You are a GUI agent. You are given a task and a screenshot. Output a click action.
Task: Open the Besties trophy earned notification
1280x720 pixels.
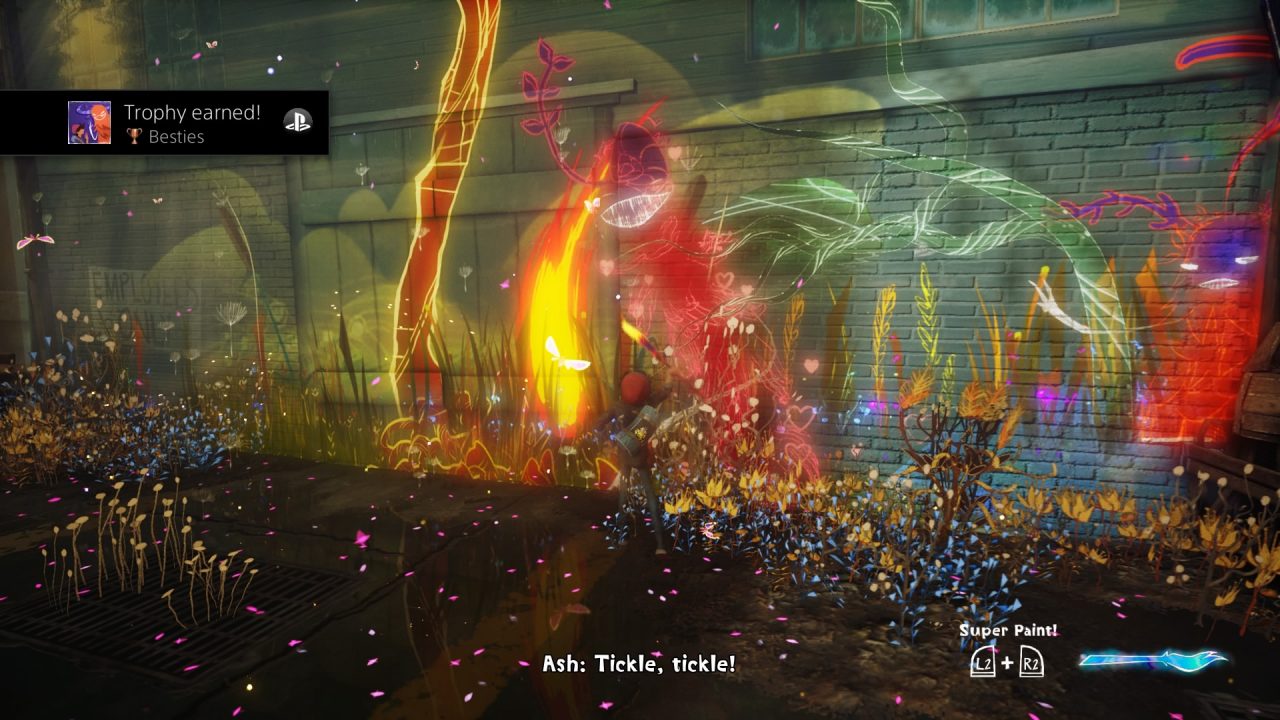[x=192, y=123]
